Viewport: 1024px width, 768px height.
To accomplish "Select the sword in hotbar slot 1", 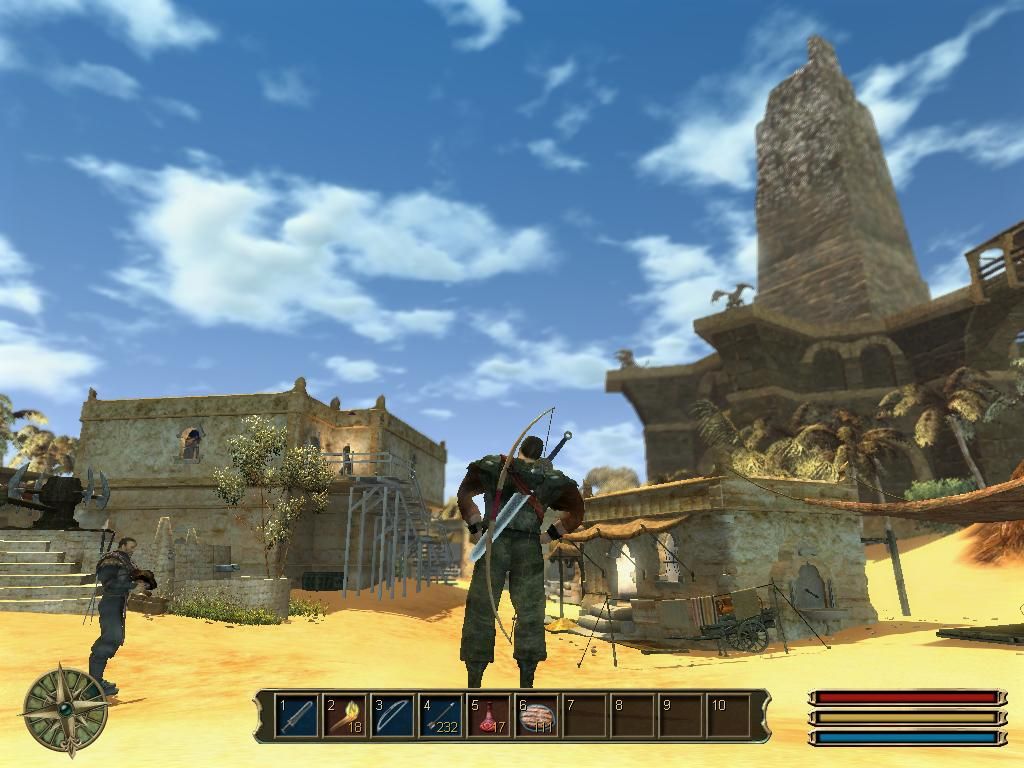I will tap(297, 716).
